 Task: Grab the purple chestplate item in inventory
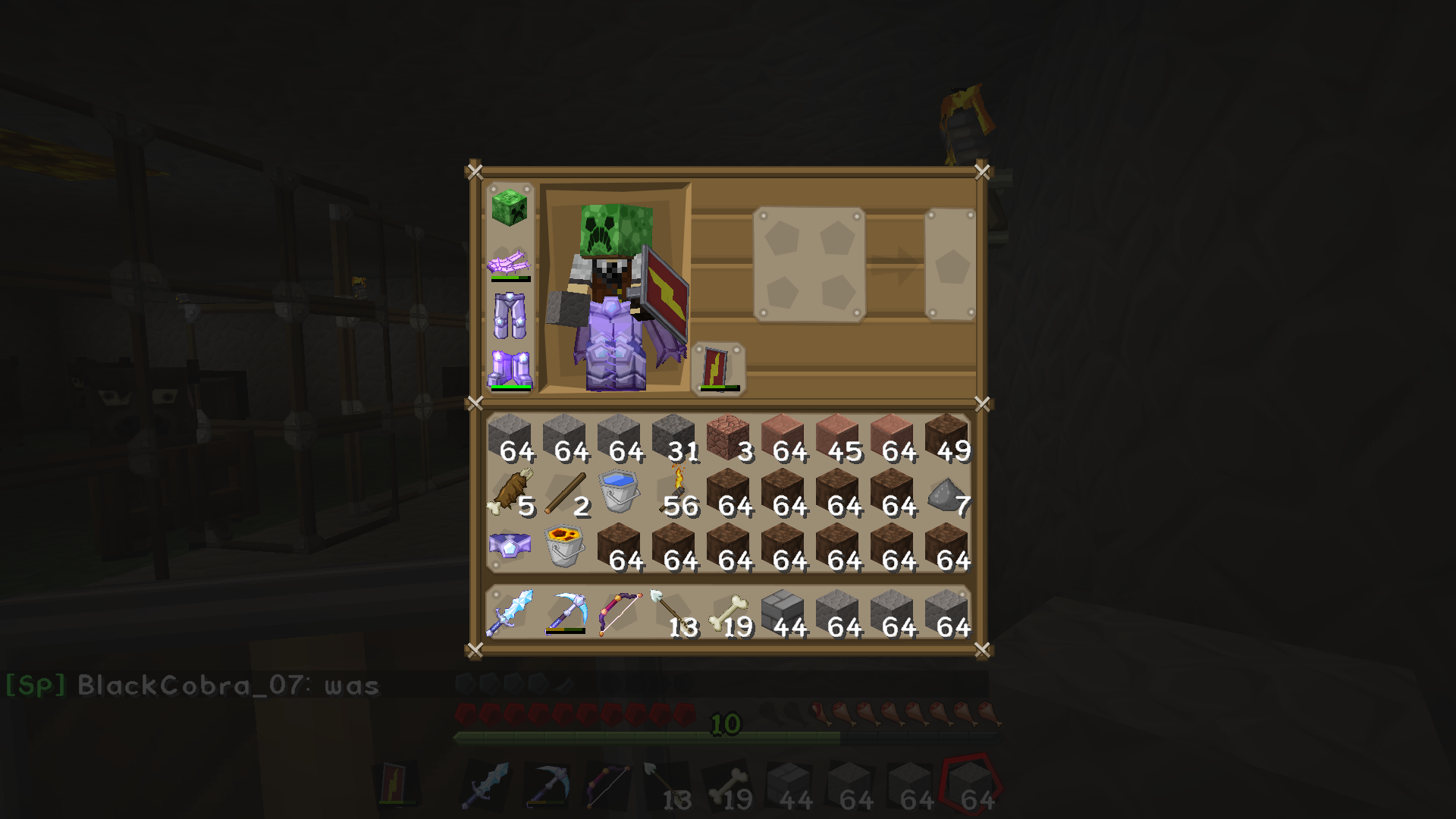point(510,546)
